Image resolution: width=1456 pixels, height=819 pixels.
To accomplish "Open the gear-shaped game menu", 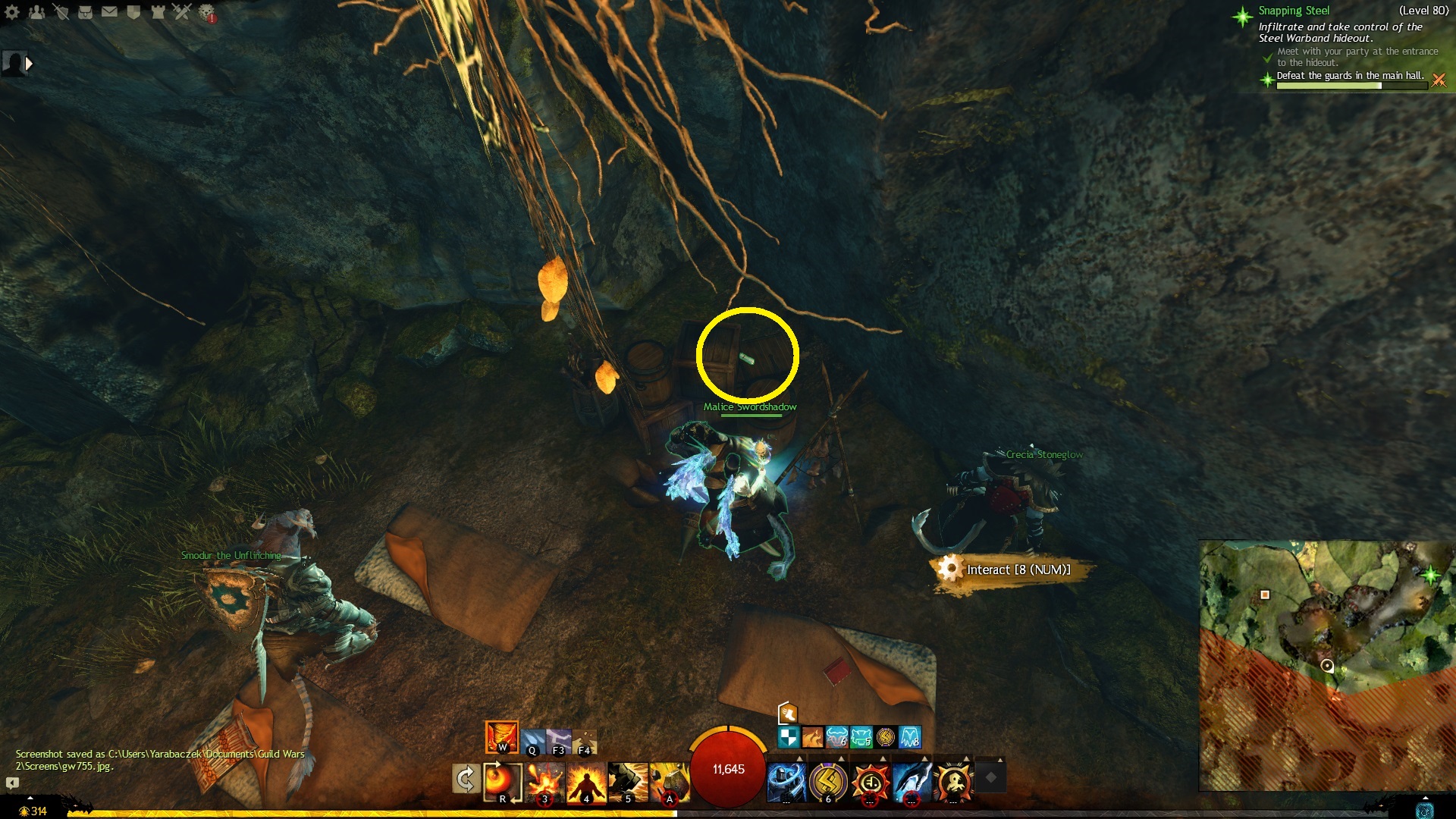I will tap(12, 12).
